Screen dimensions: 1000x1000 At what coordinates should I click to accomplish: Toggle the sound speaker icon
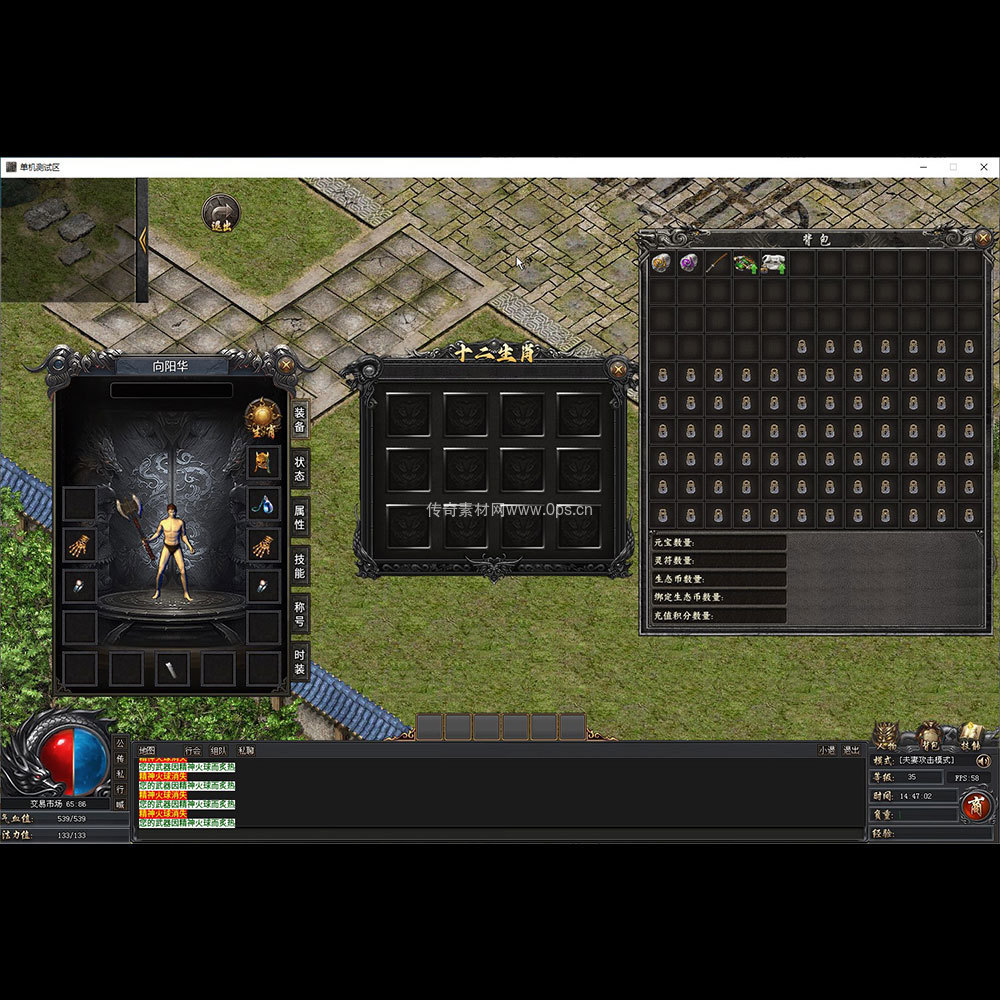point(982,760)
